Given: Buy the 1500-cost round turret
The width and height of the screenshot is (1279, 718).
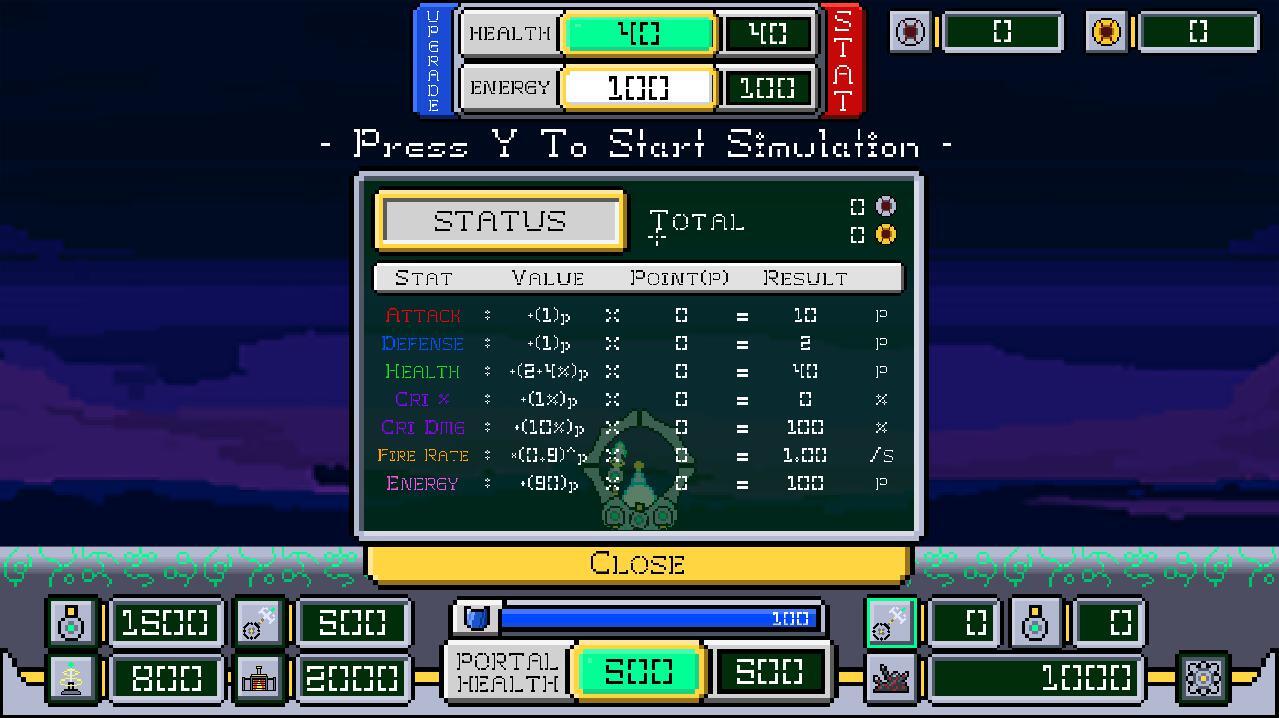Looking at the screenshot, I should click(x=72, y=623).
